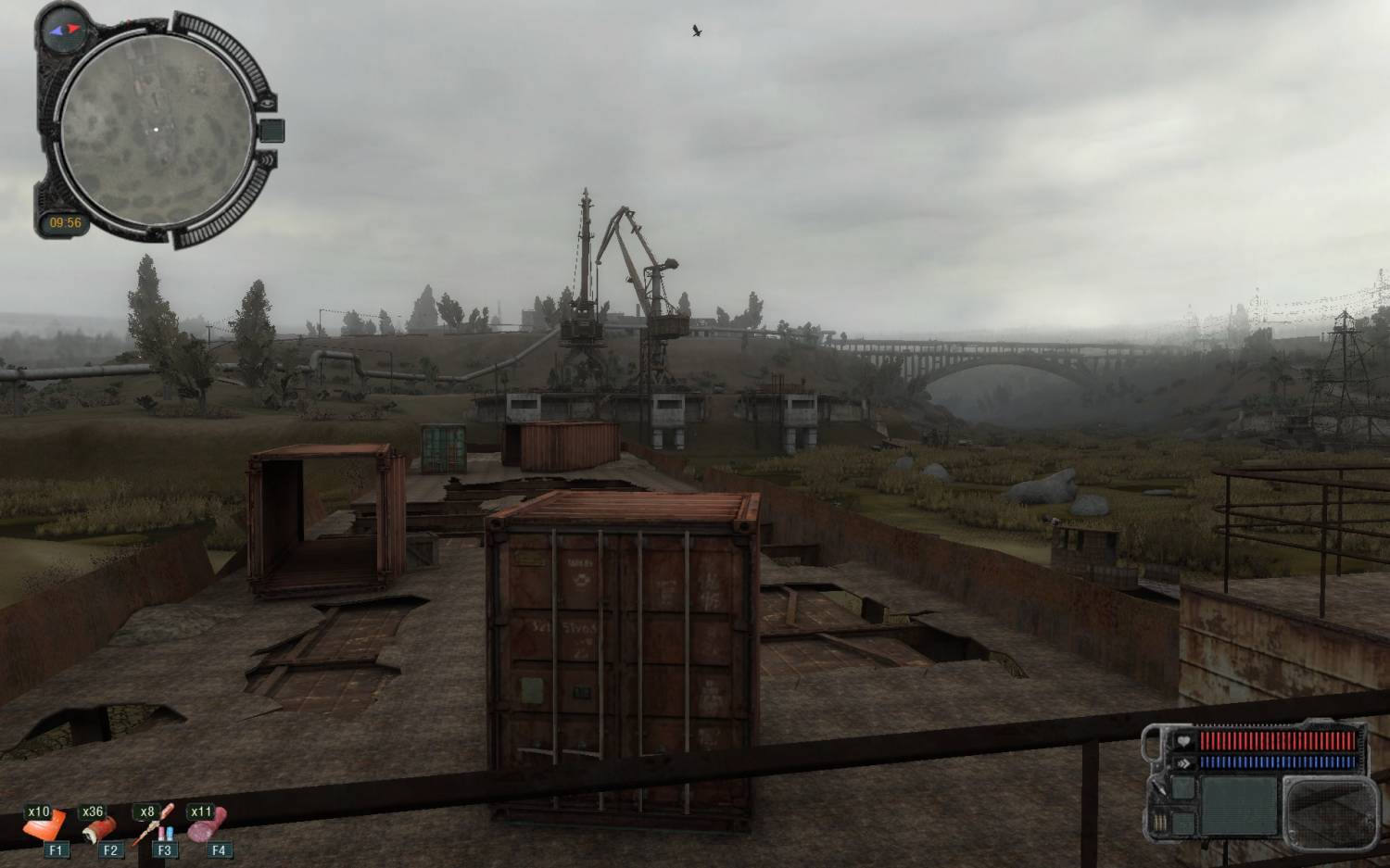Click the F1 slot label
This screenshot has width=1390, height=868.
click(57, 849)
